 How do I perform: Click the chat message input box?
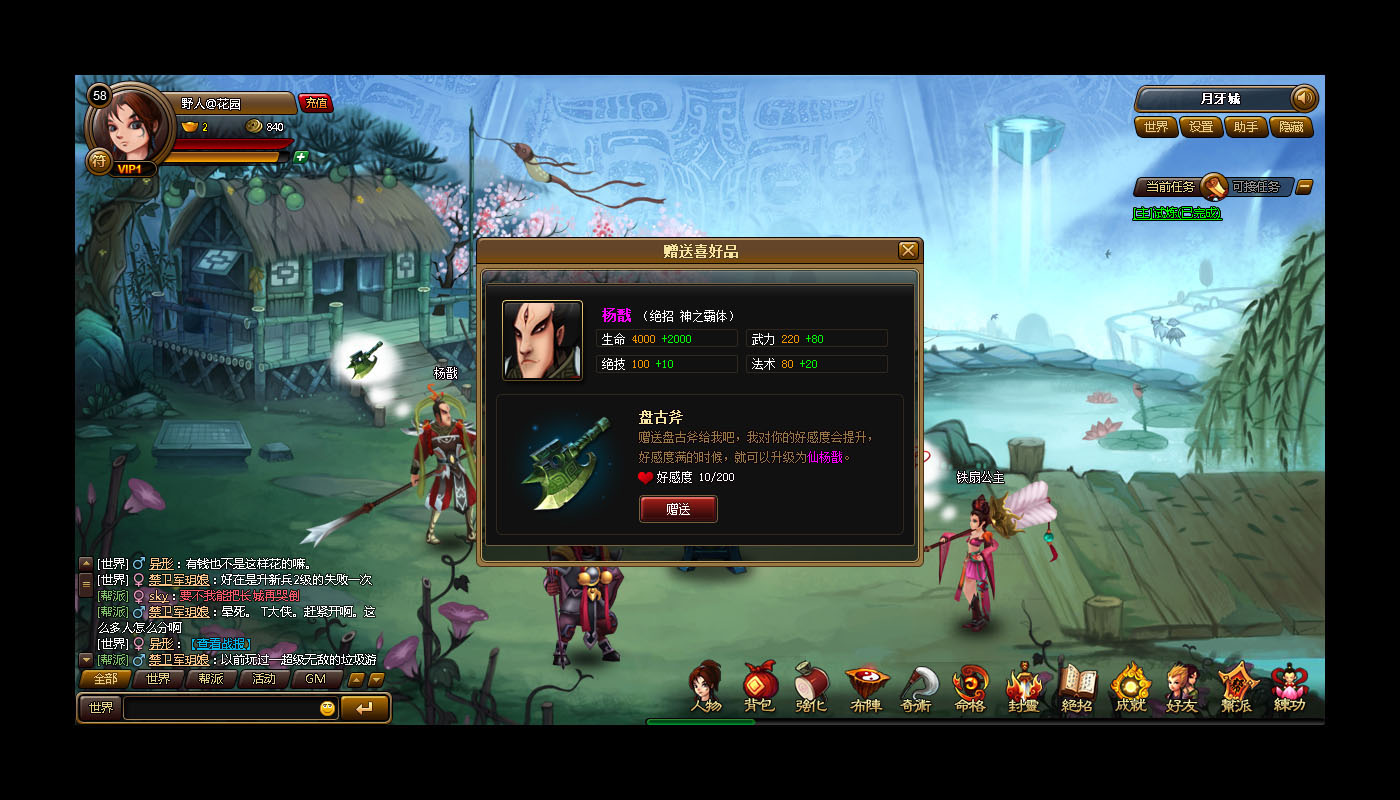click(220, 708)
